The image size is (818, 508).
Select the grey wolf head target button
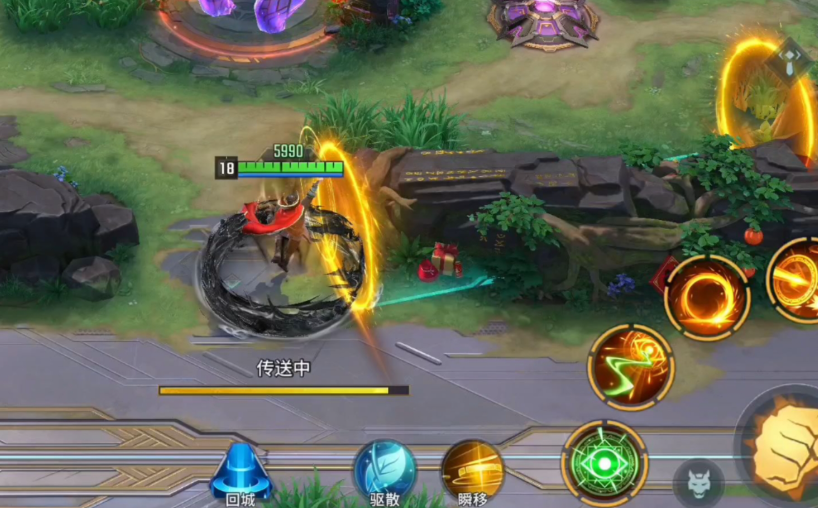point(698,484)
